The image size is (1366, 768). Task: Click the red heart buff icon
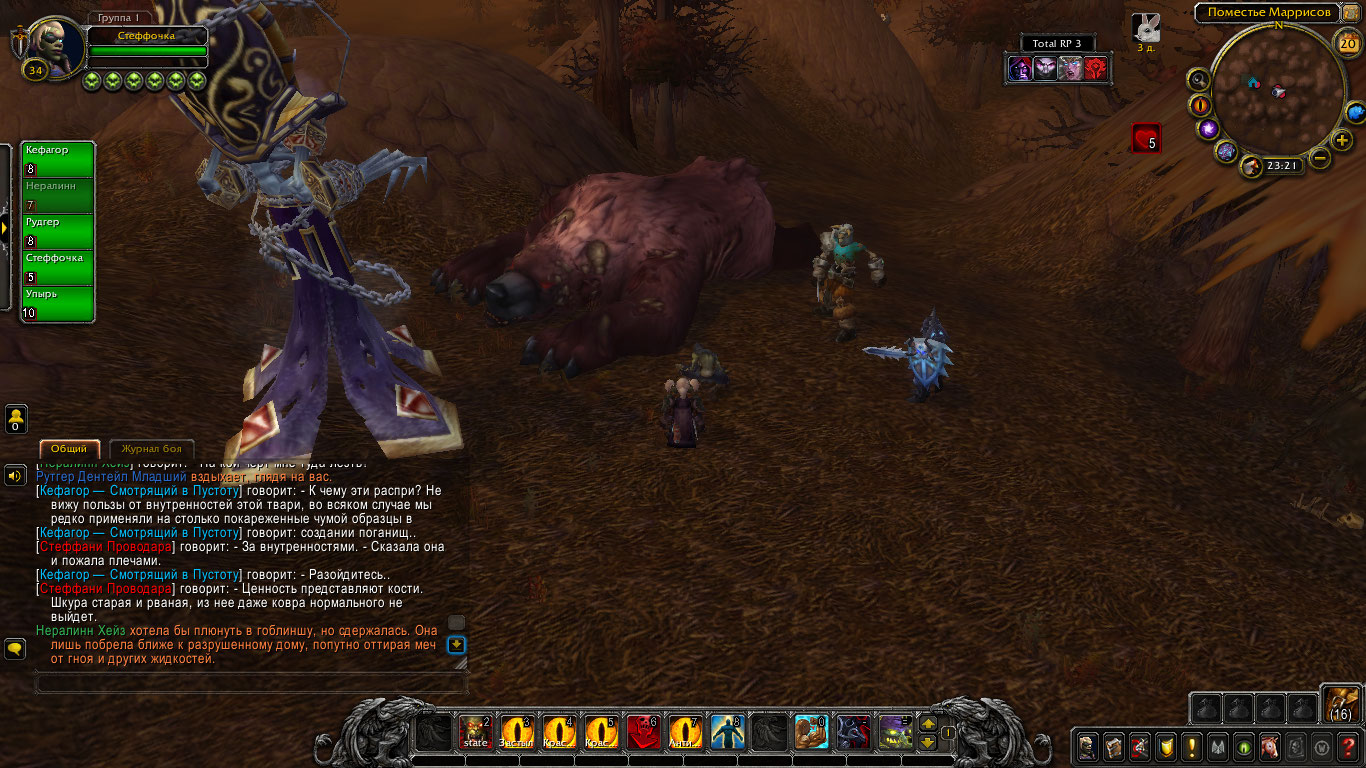(1146, 138)
